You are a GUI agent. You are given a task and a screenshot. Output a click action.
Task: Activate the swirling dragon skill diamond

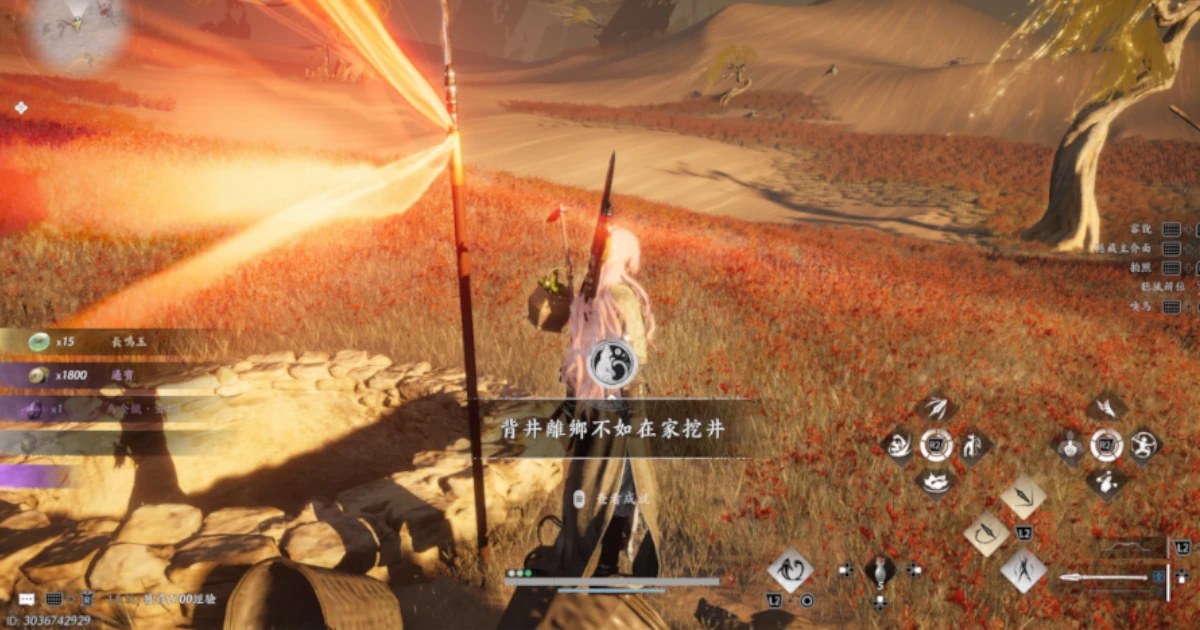790,570
